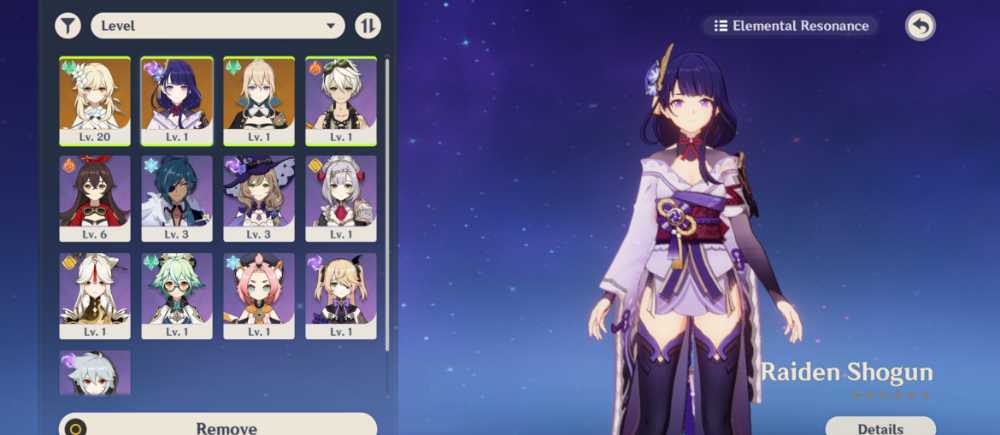Choose Amber at Lv. 6

point(95,198)
